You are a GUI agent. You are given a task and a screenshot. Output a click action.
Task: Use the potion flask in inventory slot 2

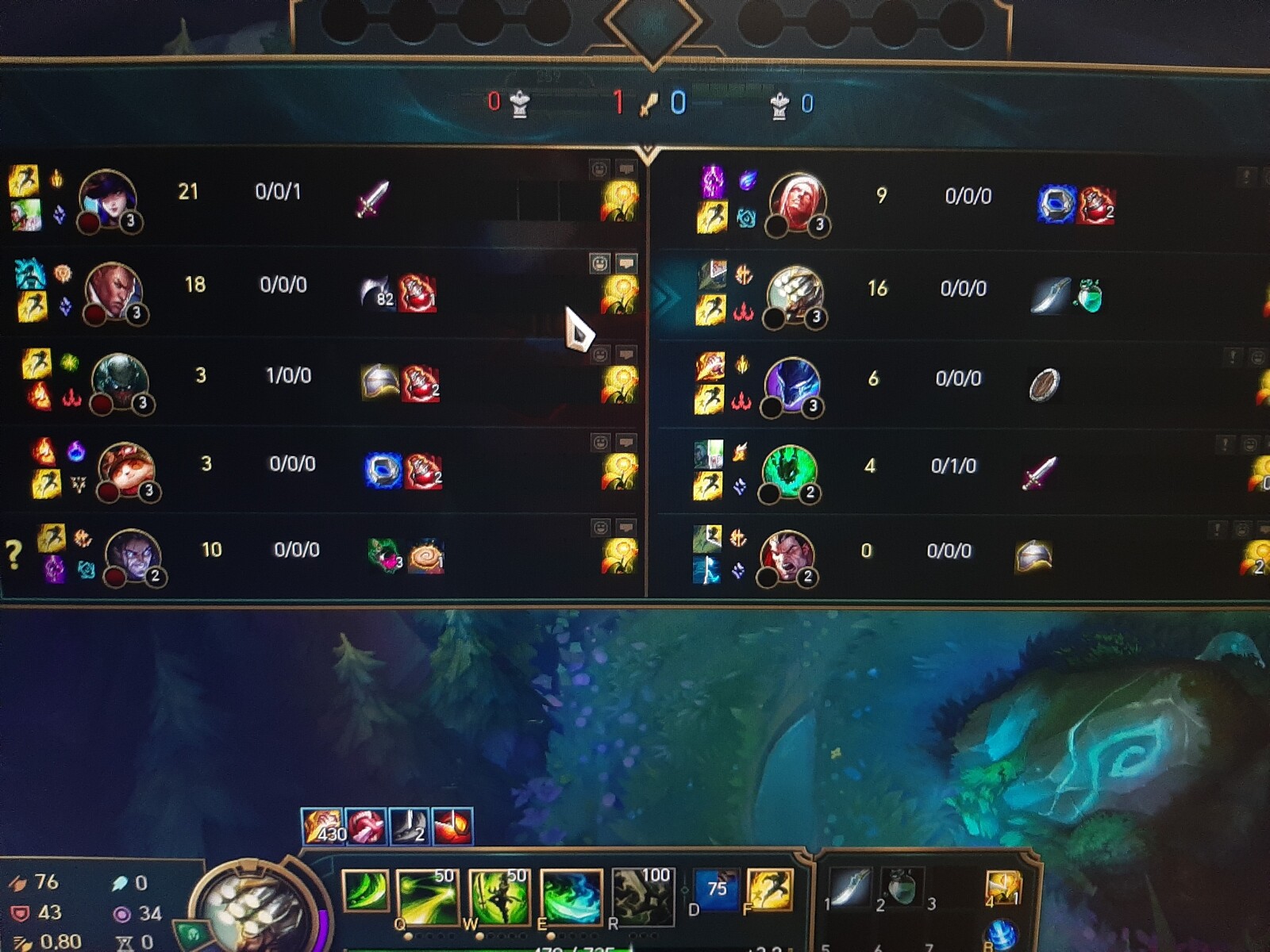click(899, 889)
